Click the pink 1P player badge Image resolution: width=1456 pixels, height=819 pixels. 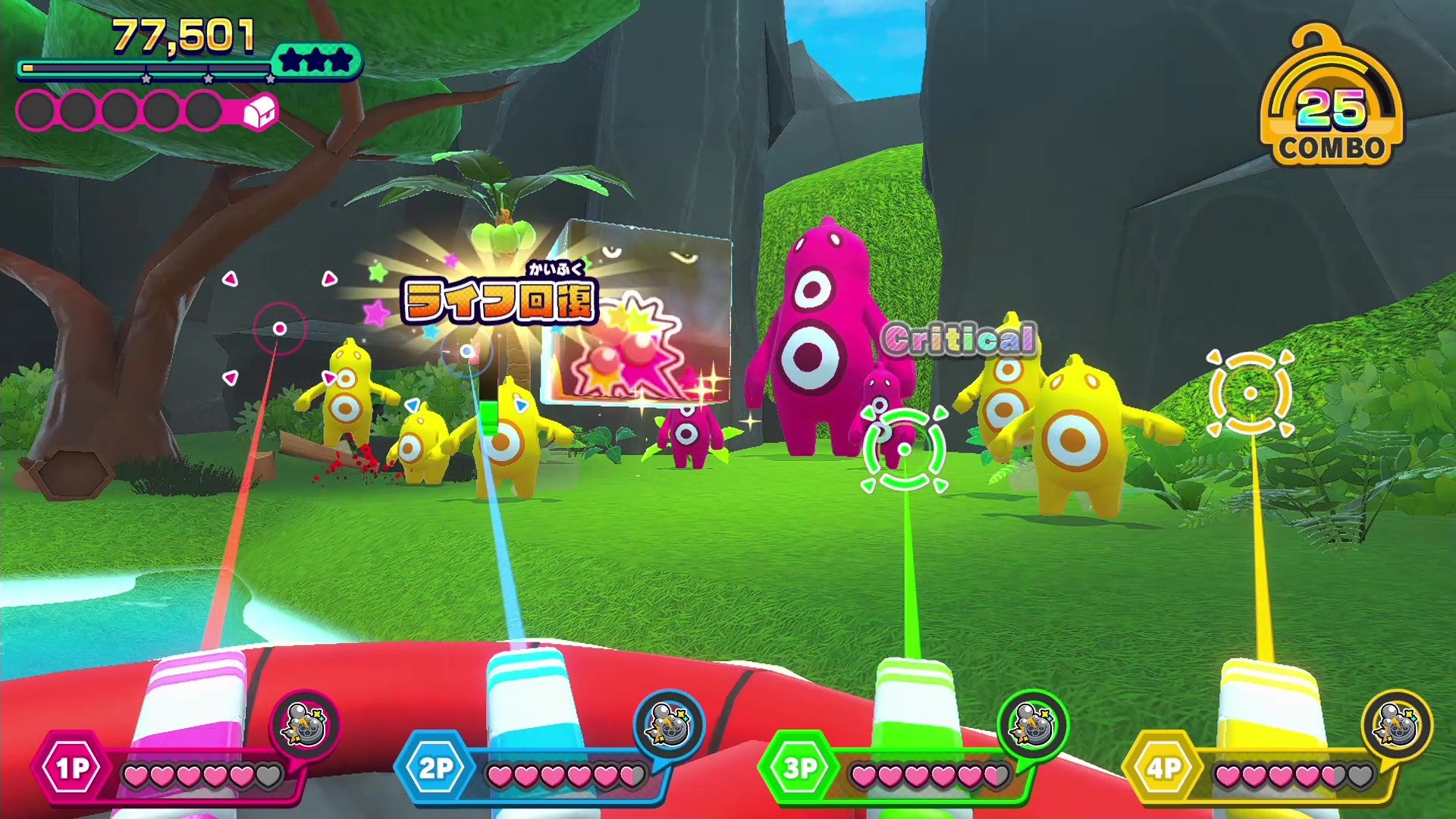[x=72, y=769]
